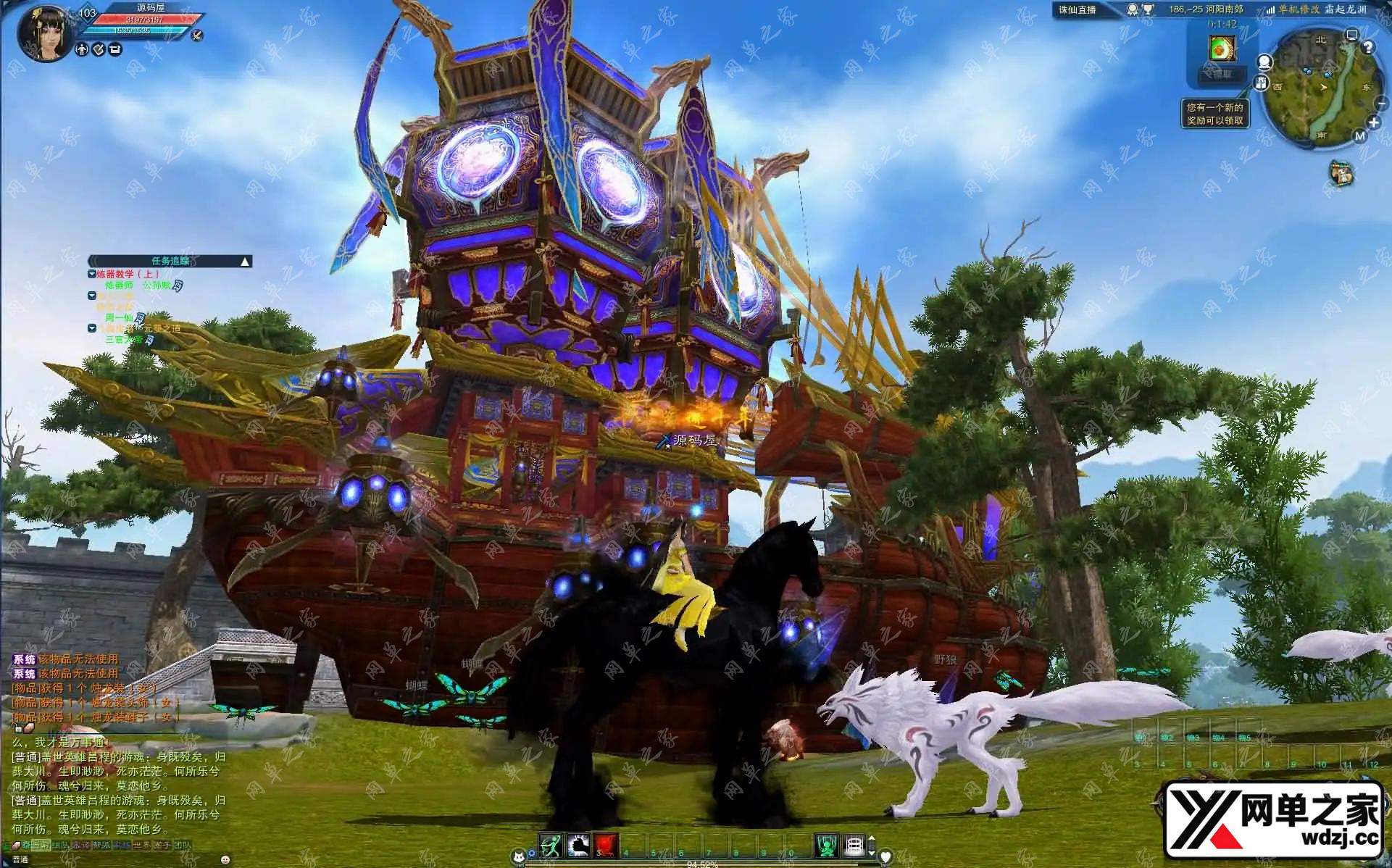Switch hotbar page with the up arrow
Screen dimensions: 1392x868
pos(872,838)
